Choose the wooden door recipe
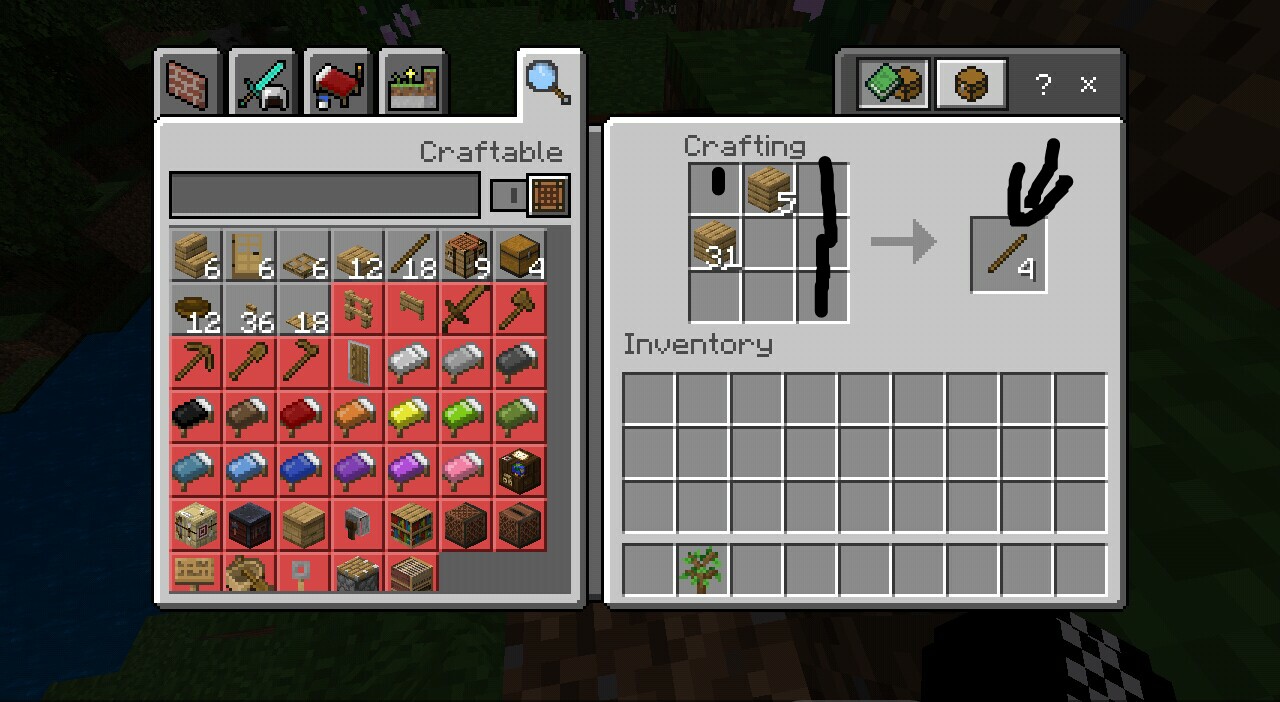 pos(250,255)
